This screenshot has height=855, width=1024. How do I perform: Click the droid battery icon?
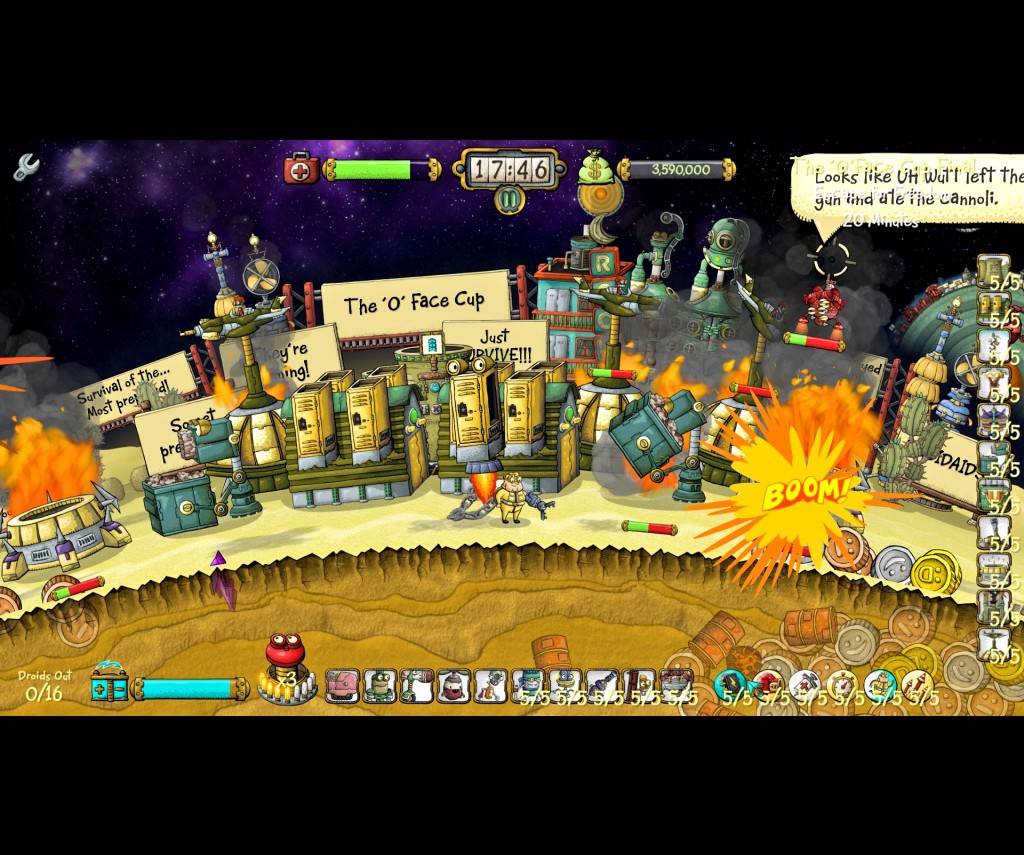coord(110,686)
